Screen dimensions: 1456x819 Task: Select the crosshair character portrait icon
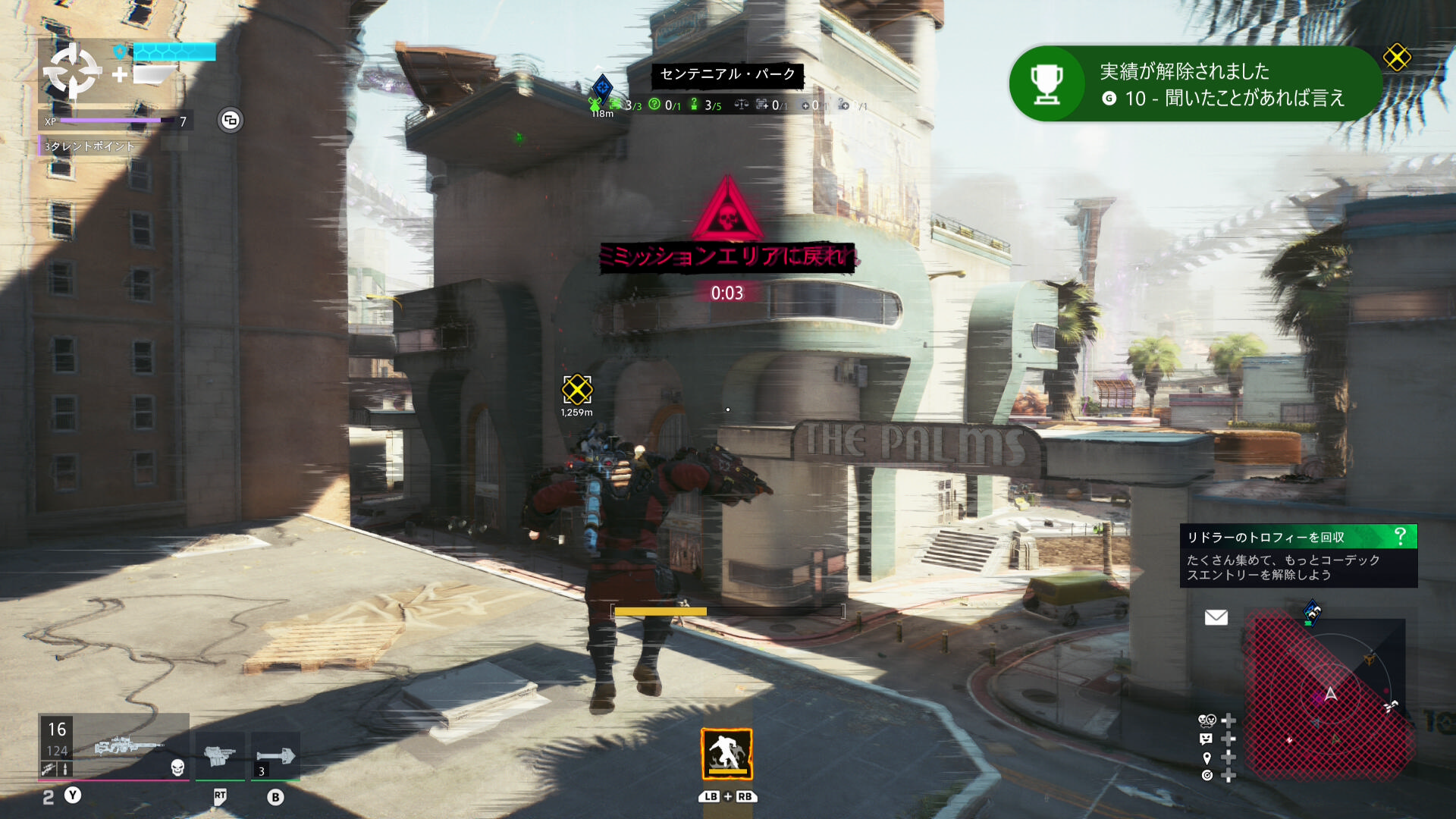[72, 71]
